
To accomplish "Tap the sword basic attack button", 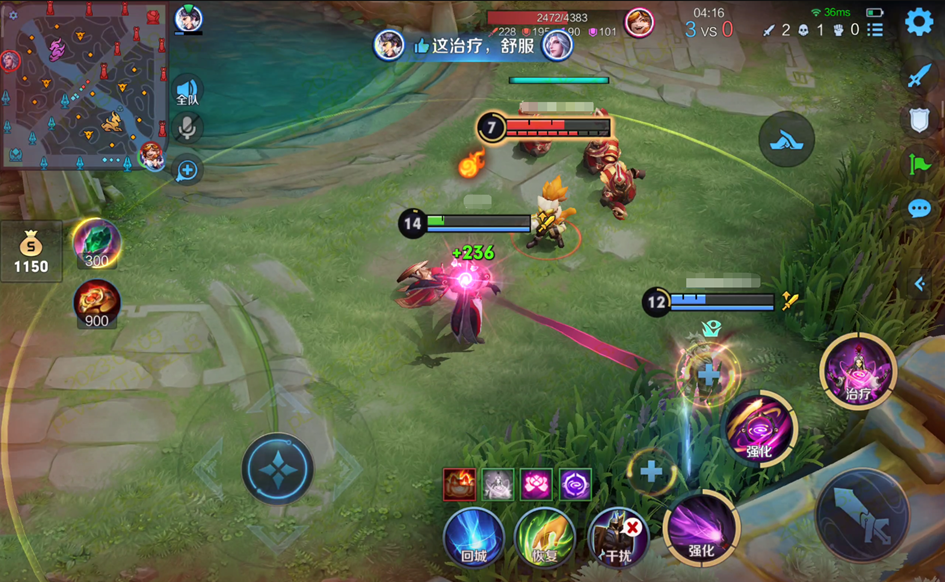I will click(862, 515).
